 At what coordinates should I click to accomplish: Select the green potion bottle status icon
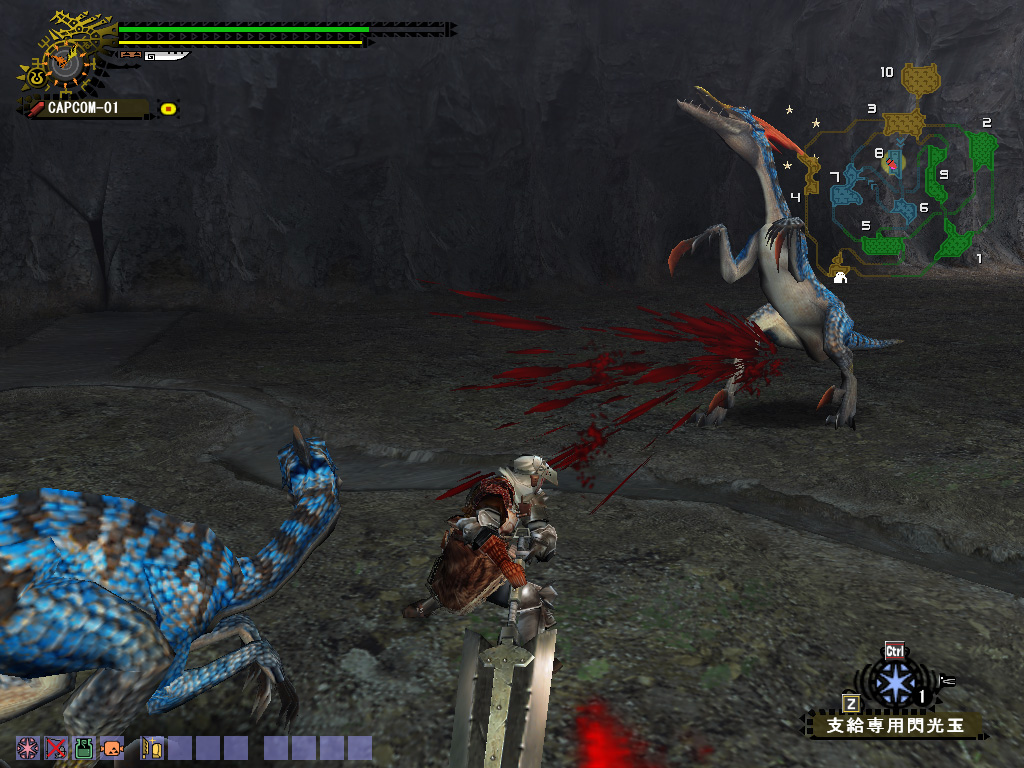tap(84, 748)
